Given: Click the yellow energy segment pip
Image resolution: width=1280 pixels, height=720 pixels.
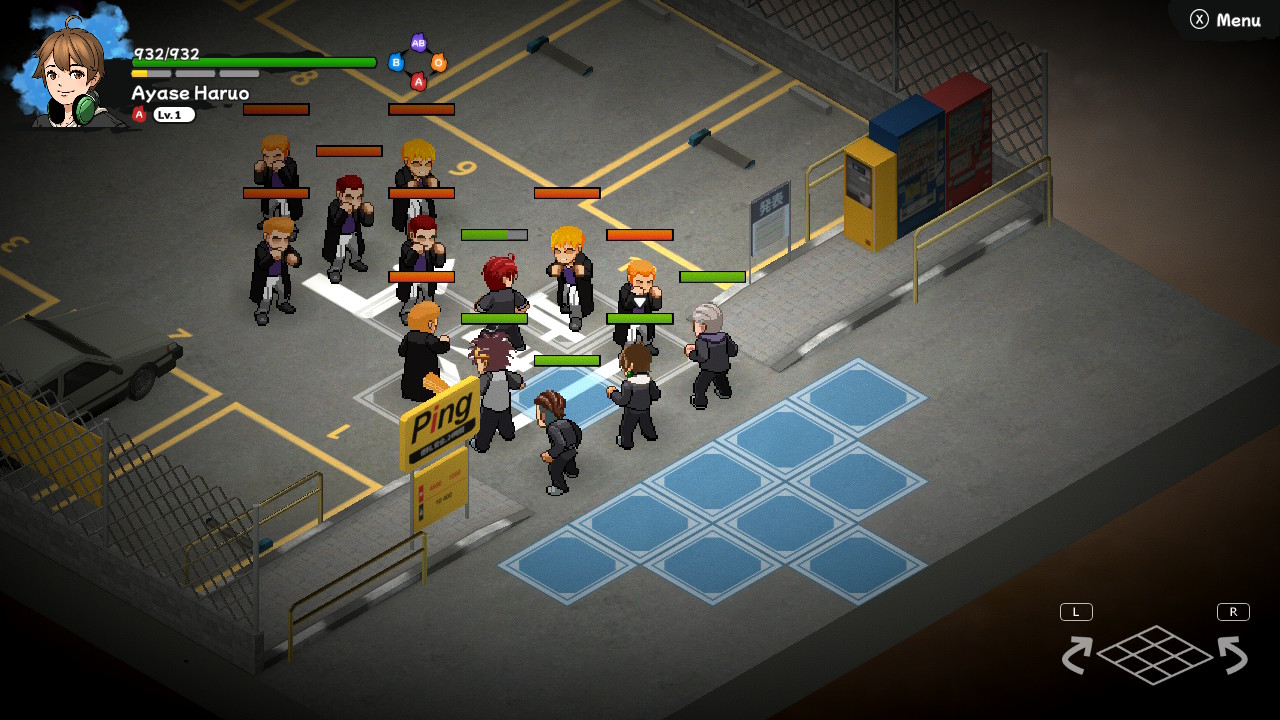Looking at the screenshot, I should [138, 73].
